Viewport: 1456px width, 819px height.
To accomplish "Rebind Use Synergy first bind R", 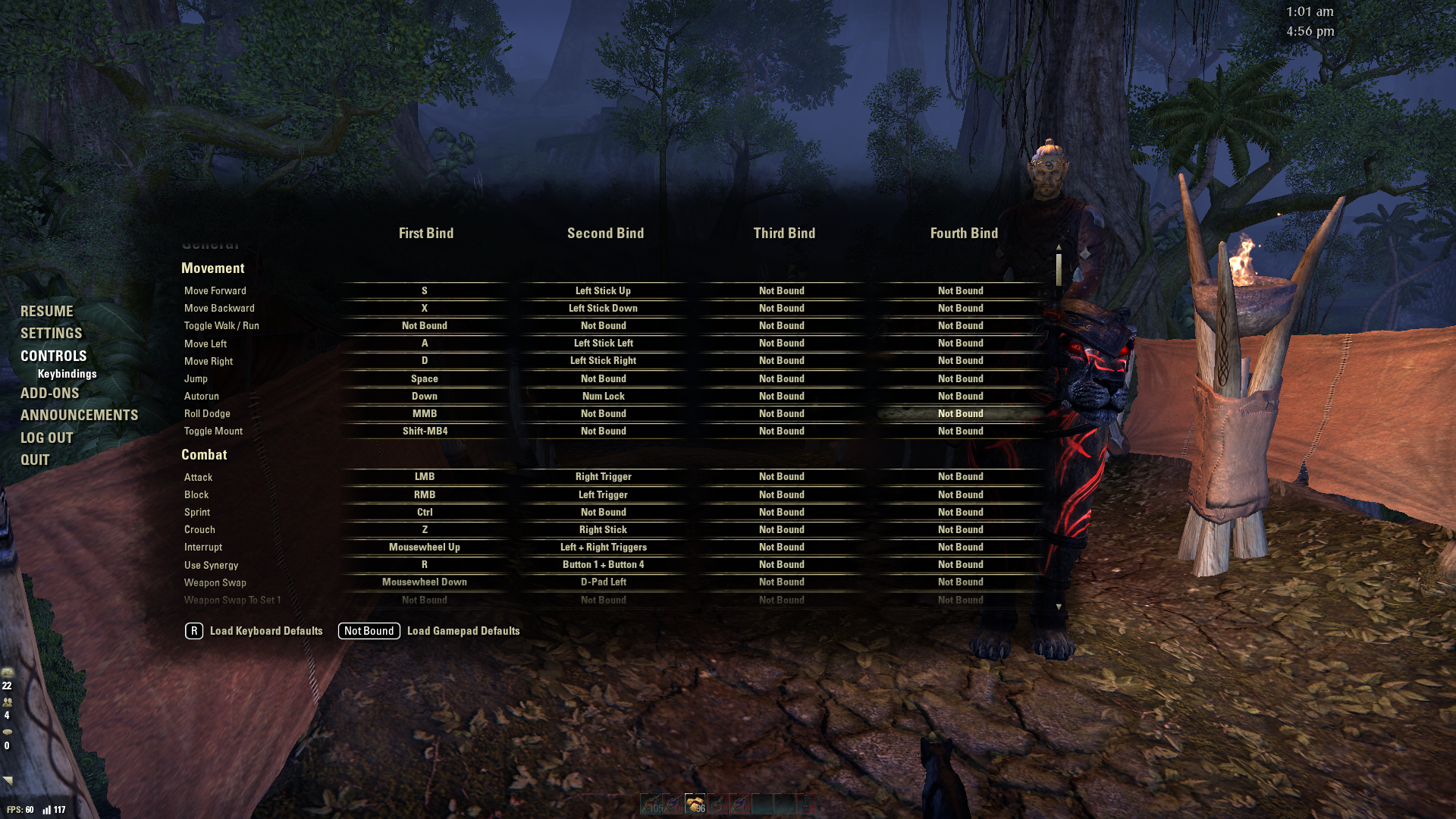I will click(x=425, y=565).
